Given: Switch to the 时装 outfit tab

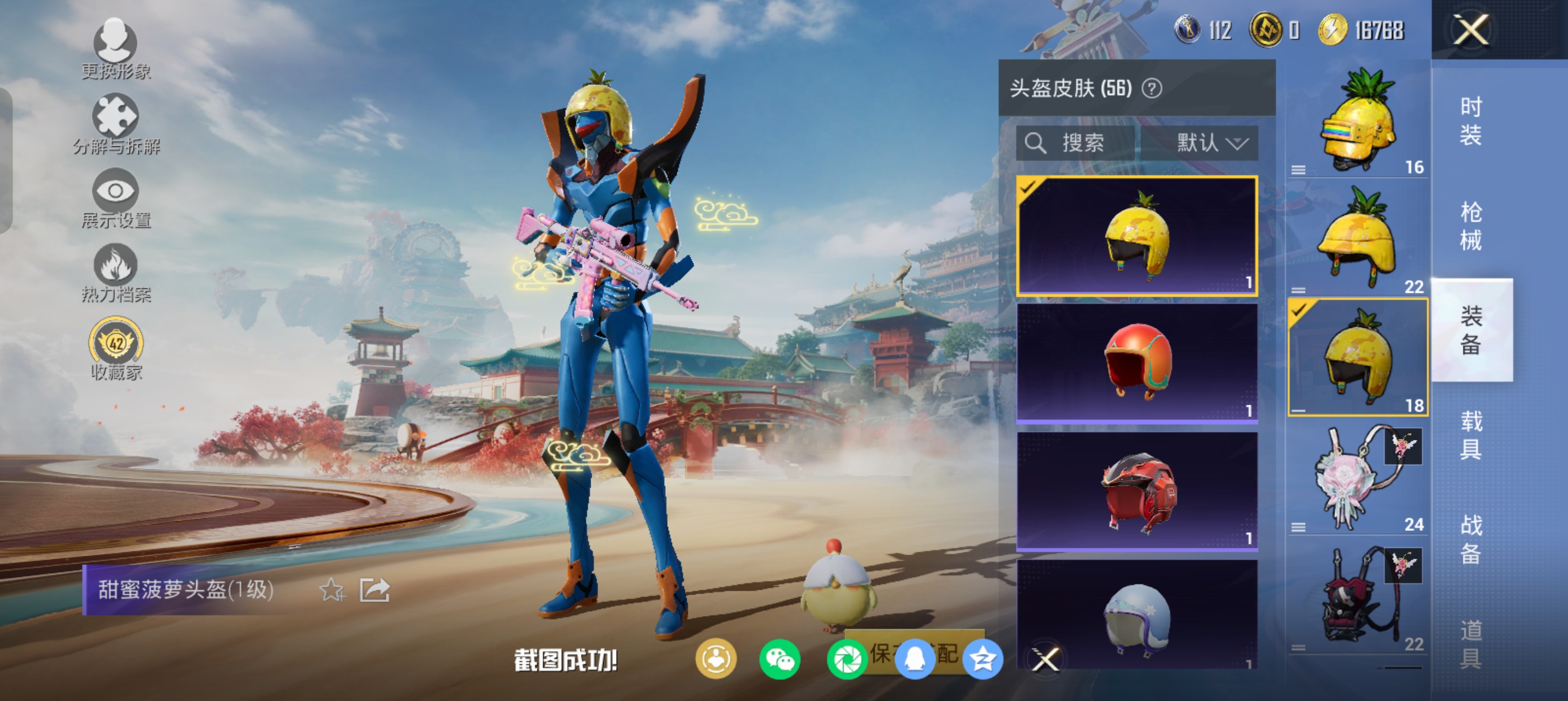Looking at the screenshot, I should (1471, 121).
